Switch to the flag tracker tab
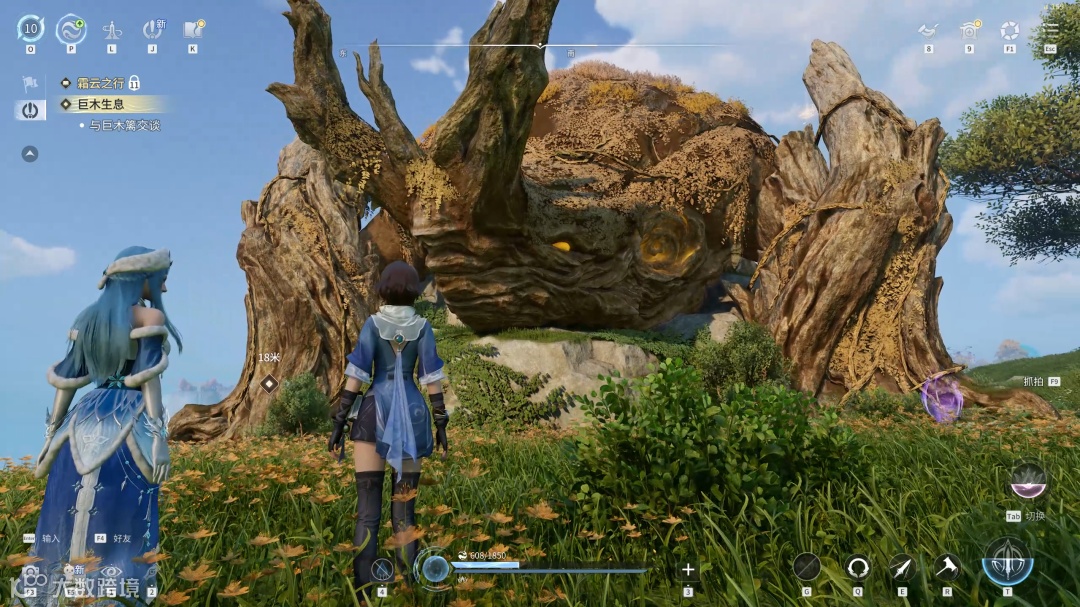Image resolution: width=1080 pixels, height=607 pixels. click(30, 83)
